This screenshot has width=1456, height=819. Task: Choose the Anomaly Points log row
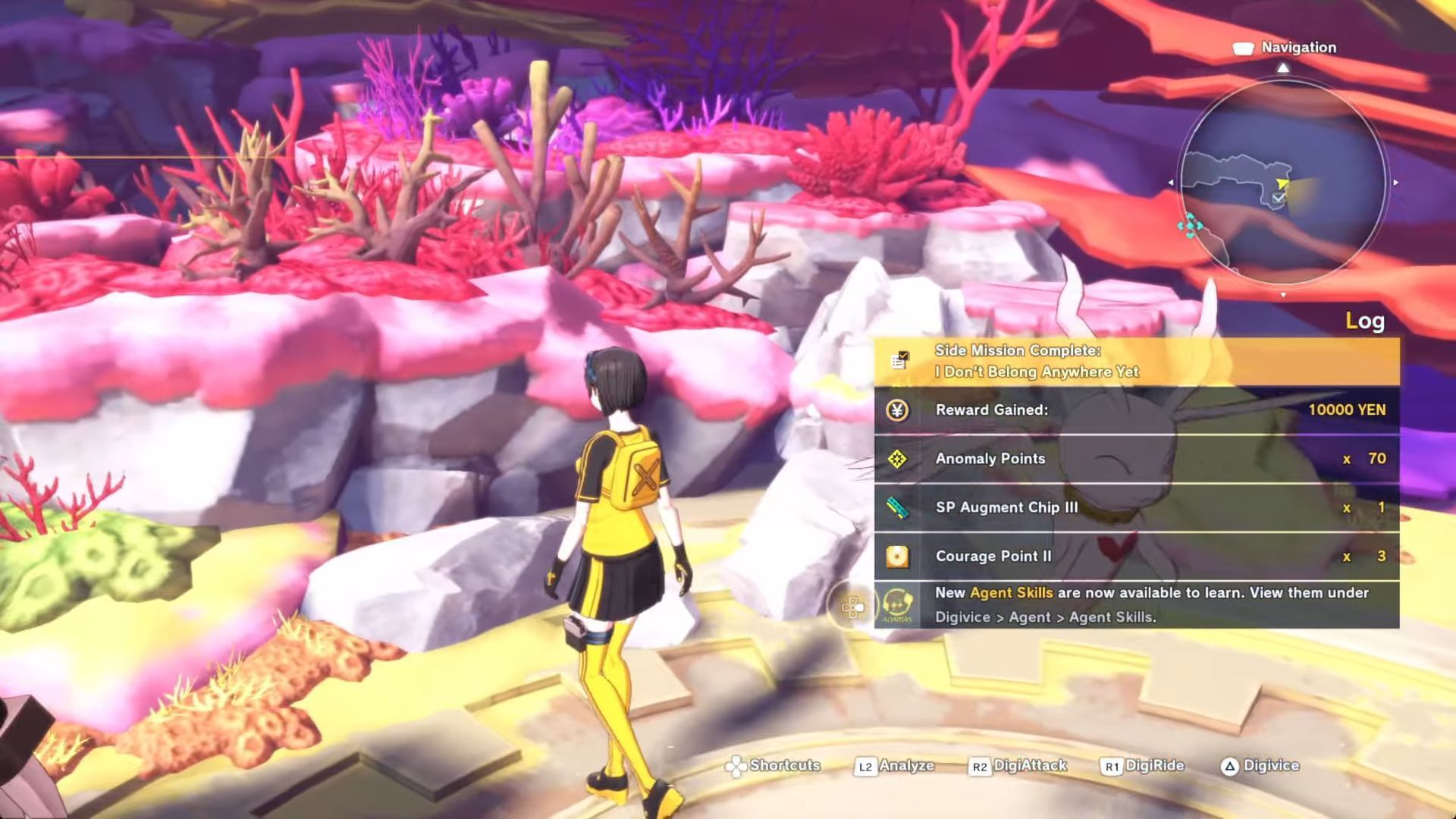pos(1136,459)
